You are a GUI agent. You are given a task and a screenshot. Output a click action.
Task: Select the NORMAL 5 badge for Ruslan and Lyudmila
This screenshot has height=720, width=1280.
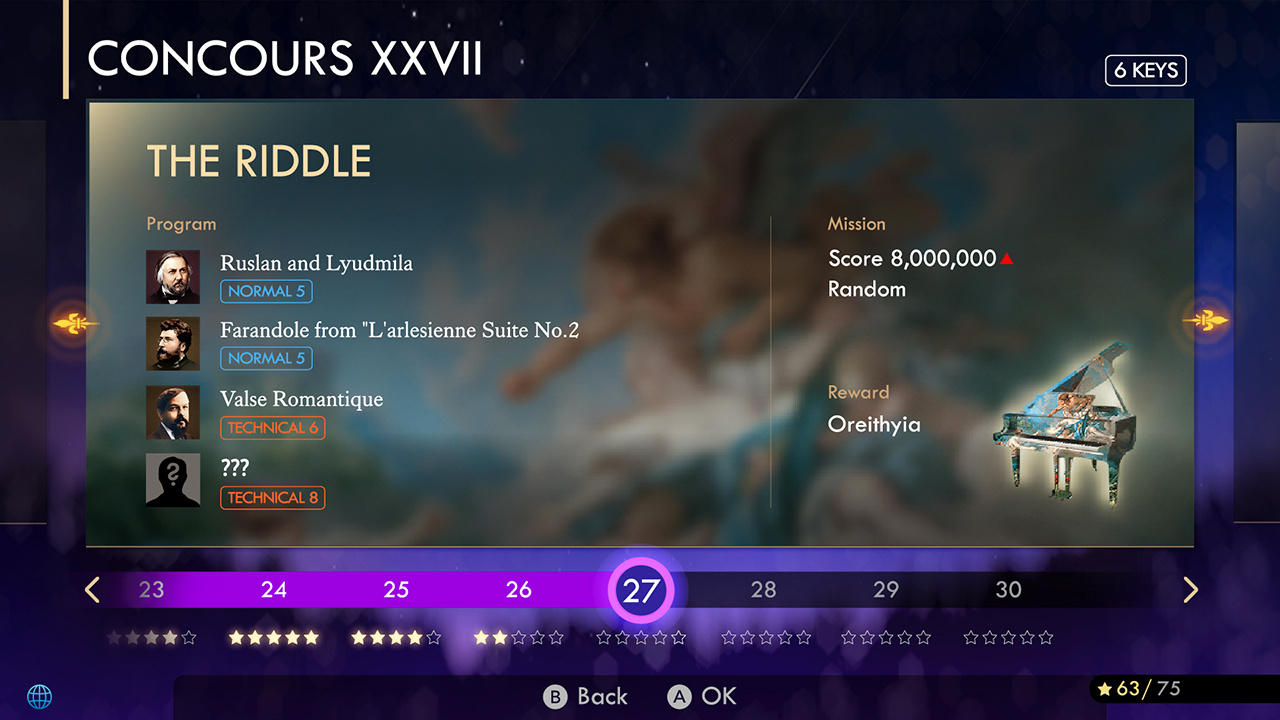(266, 291)
